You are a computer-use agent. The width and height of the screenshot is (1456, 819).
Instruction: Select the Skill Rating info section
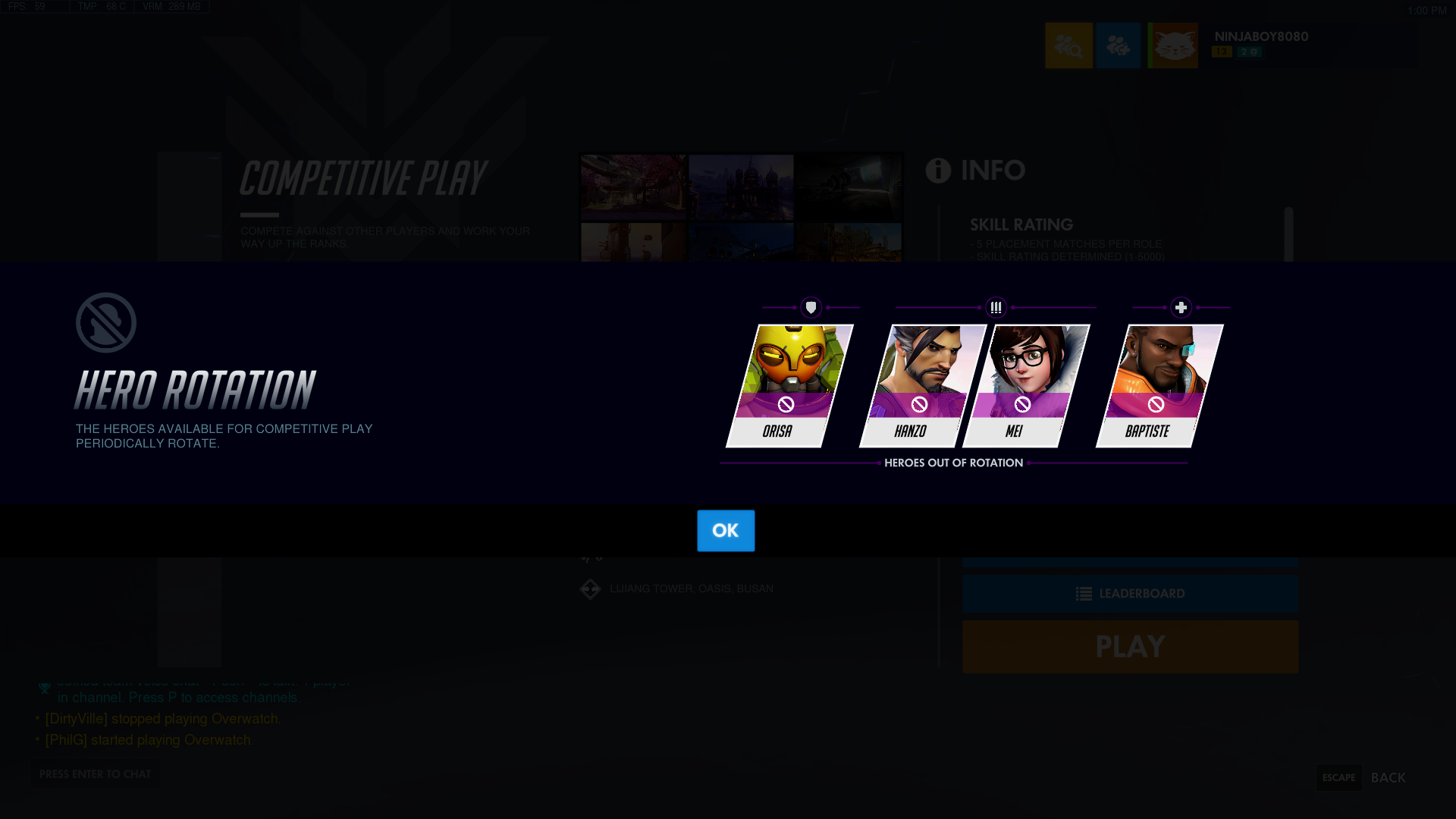tap(1021, 224)
